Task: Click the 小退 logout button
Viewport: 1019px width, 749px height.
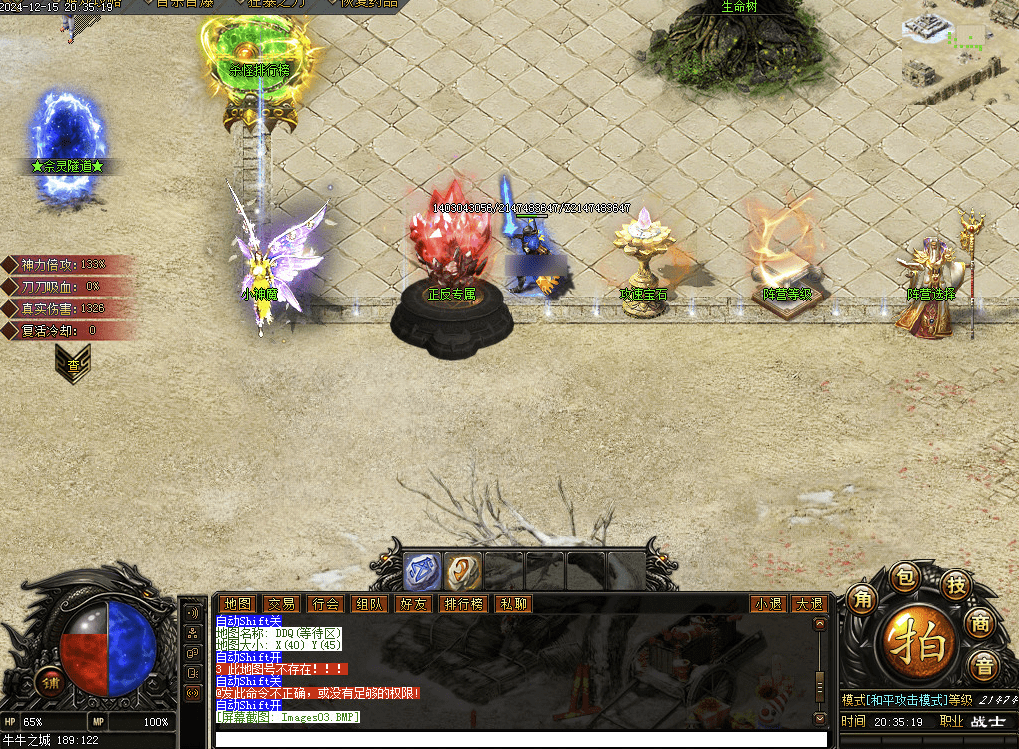Action: 768,604
